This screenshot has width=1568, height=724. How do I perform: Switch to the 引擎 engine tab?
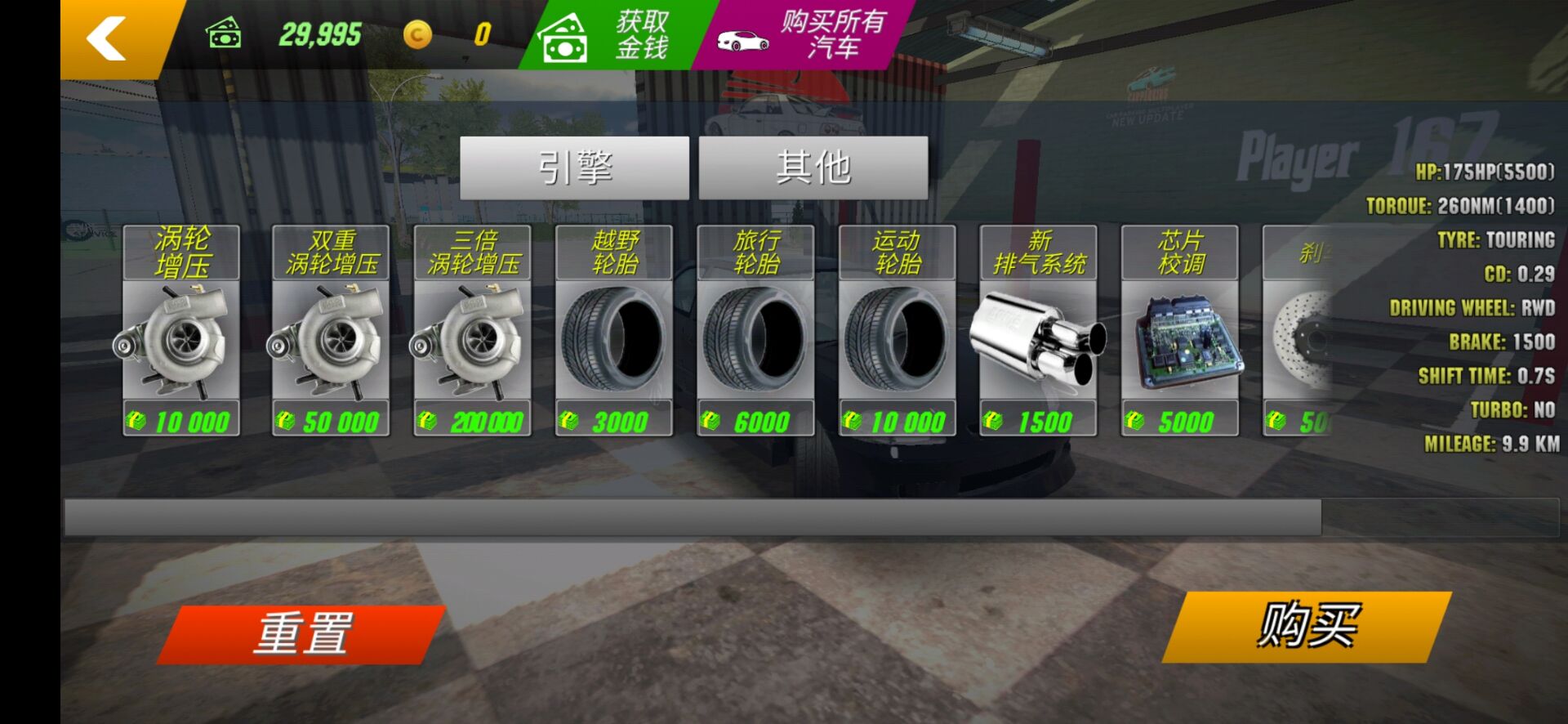pos(573,168)
